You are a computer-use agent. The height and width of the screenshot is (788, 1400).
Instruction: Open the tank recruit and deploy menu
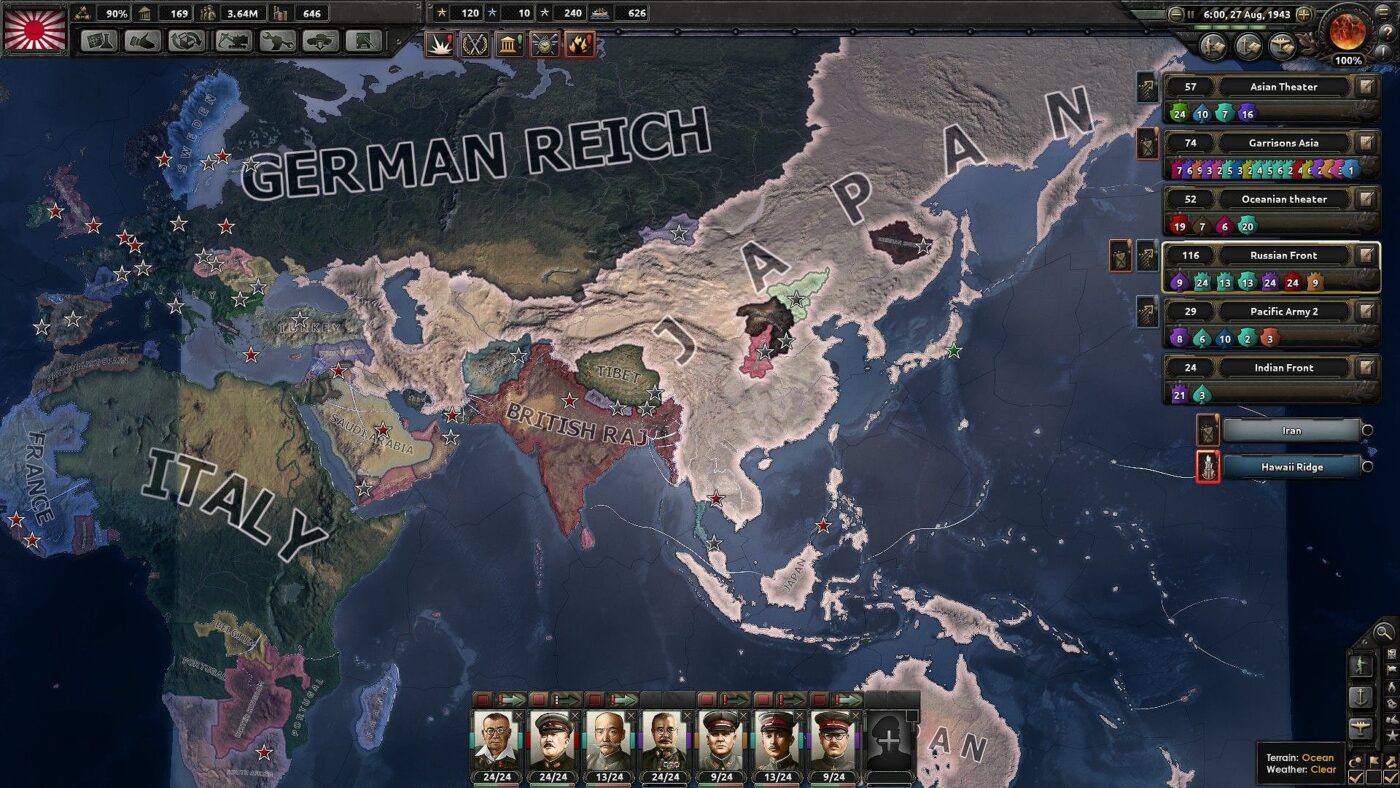[x=320, y=41]
